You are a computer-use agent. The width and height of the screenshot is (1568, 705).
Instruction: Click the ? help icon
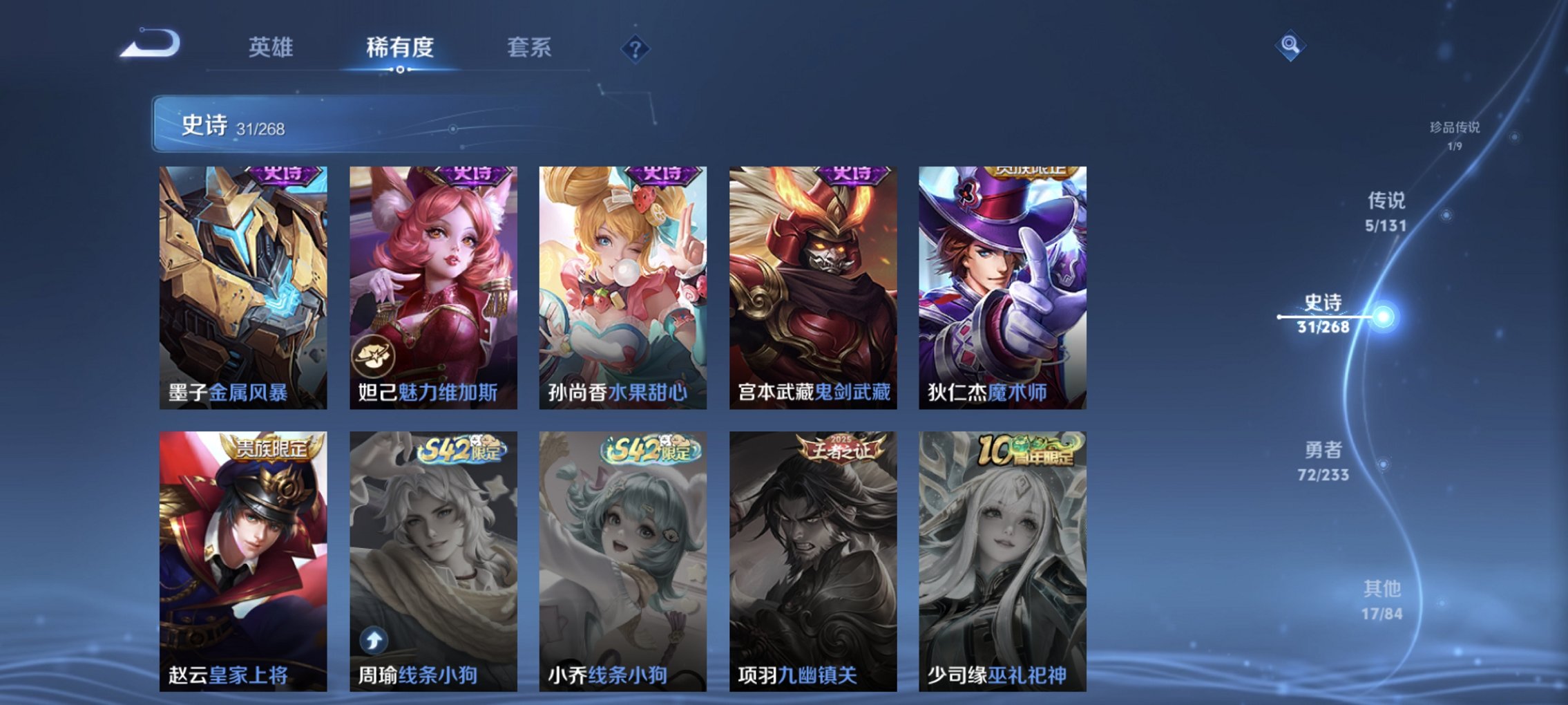click(x=636, y=48)
